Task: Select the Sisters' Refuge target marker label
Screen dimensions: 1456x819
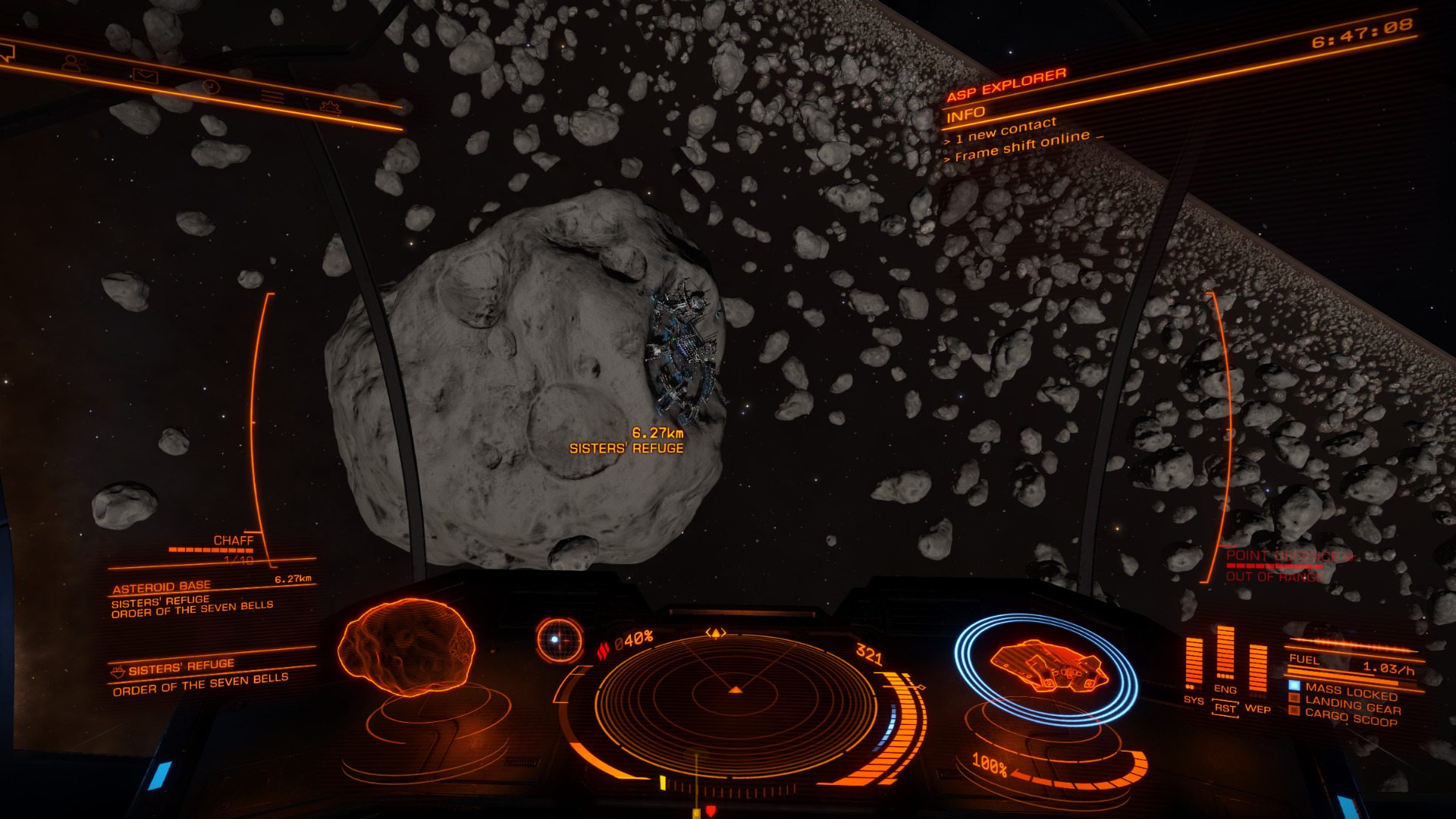Action: [626, 448]
